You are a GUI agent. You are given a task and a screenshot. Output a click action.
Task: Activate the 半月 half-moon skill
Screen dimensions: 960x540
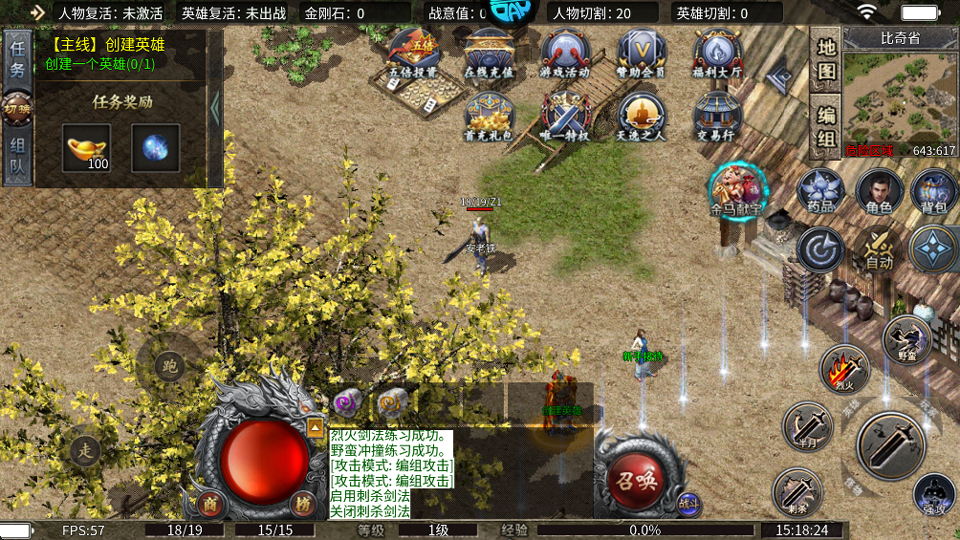click(807, 427)
